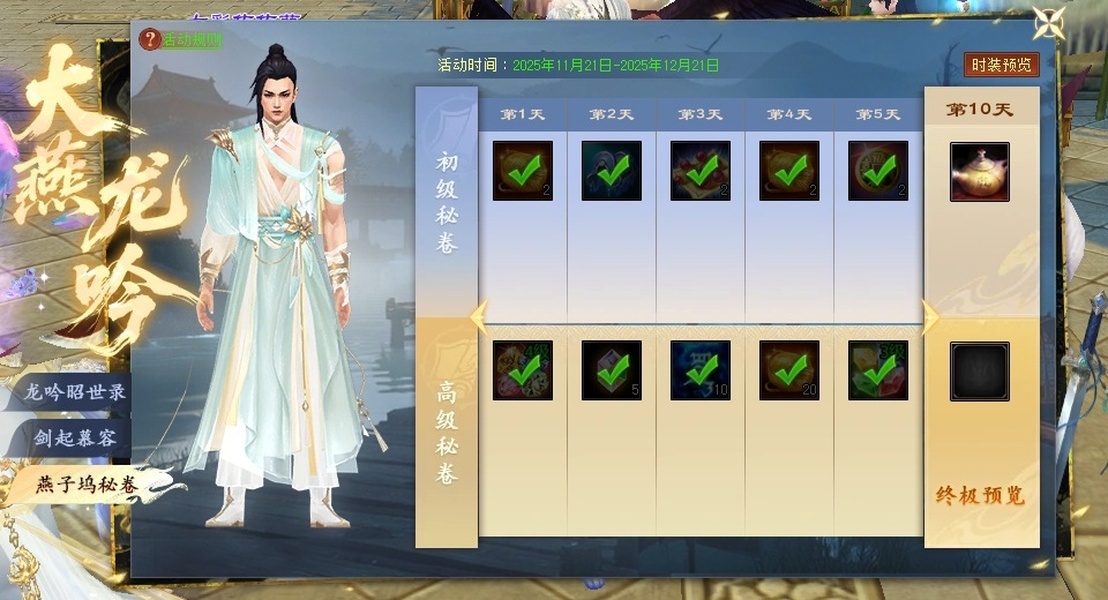This screenshot has height=600, width=1108.
Task: Show later days with the right arrow
Action: pos(930,317)
